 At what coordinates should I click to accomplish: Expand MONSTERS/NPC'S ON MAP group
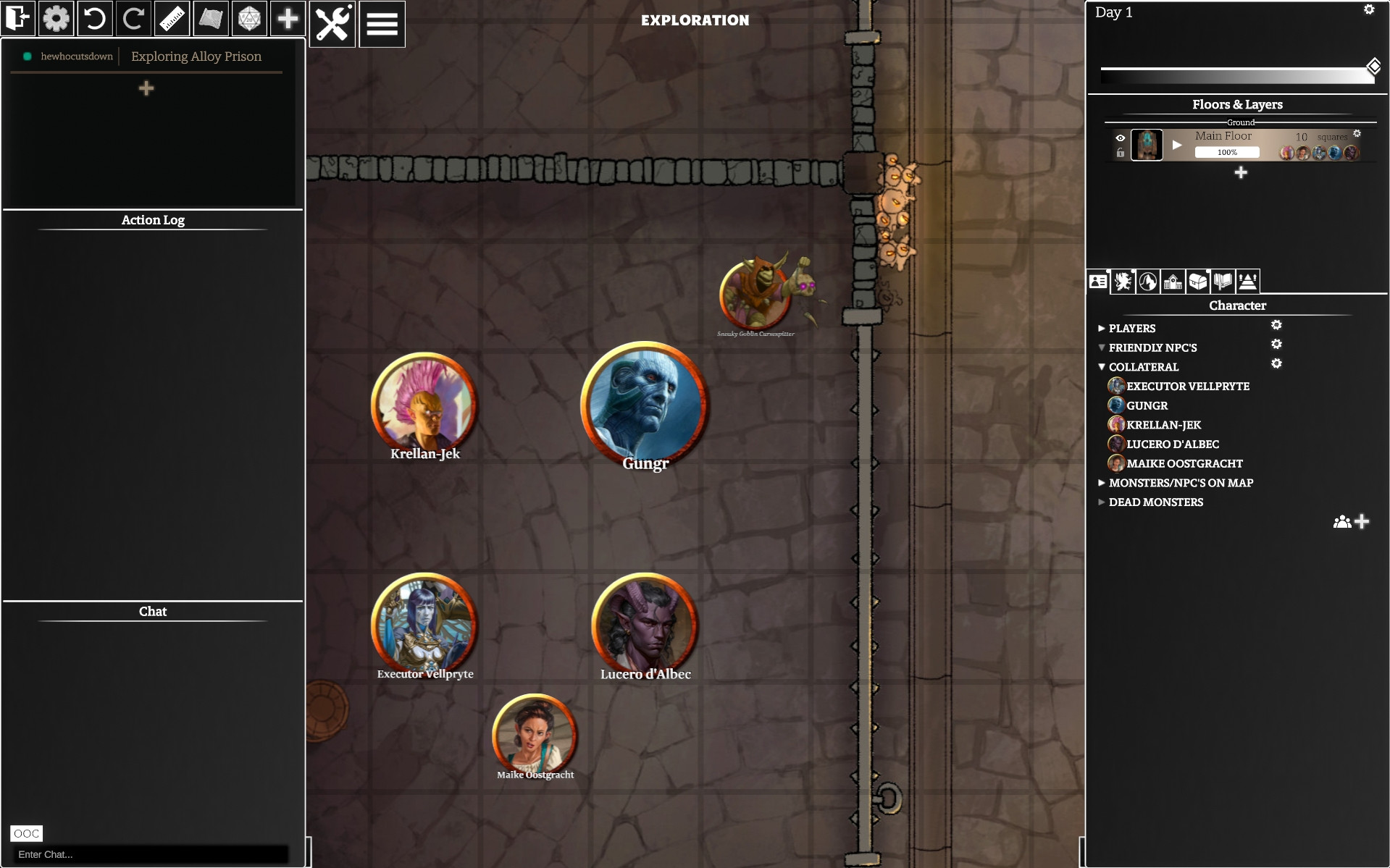coord(1102,483)
